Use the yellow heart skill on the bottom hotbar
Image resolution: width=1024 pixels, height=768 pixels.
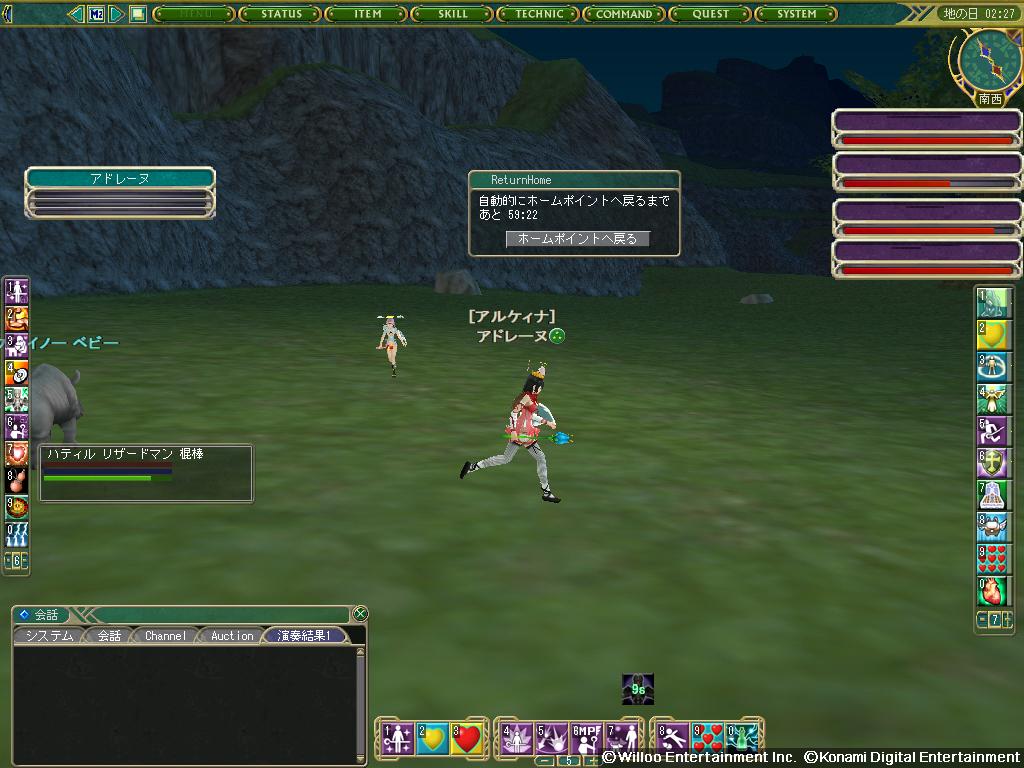click(432, 739)
